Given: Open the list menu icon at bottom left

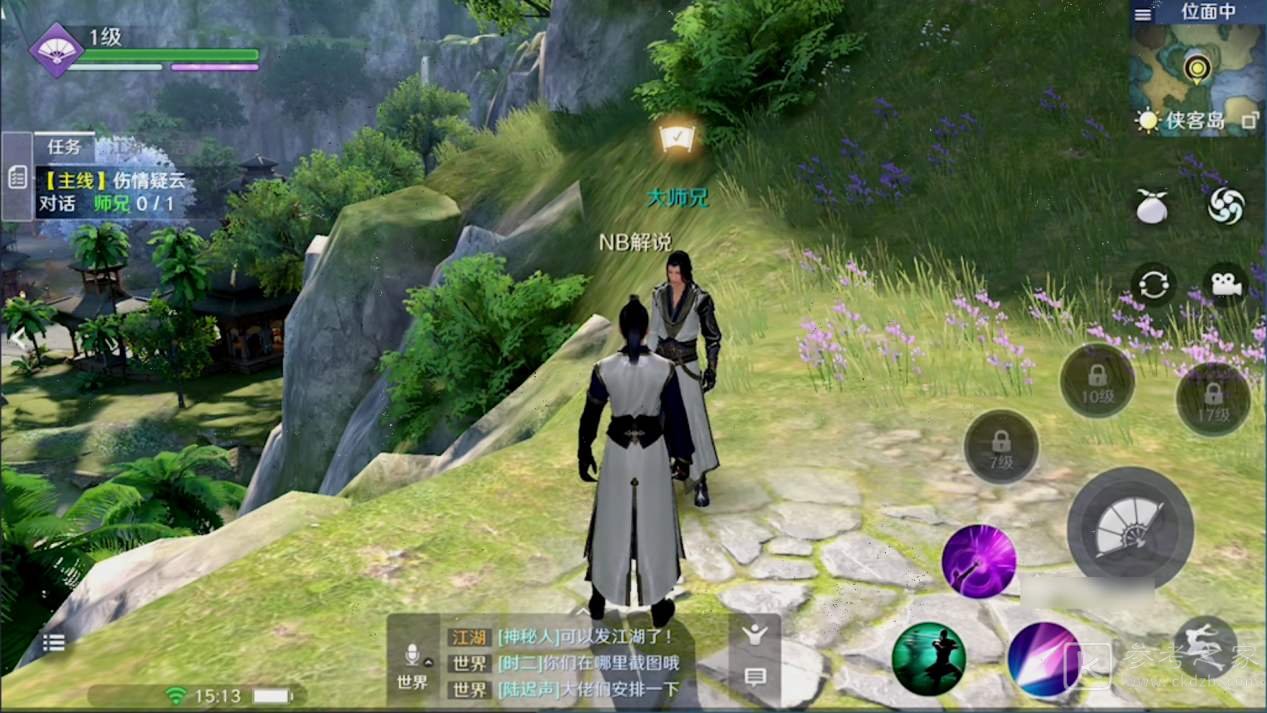Looking at the screenshot, I should [54, 643].
